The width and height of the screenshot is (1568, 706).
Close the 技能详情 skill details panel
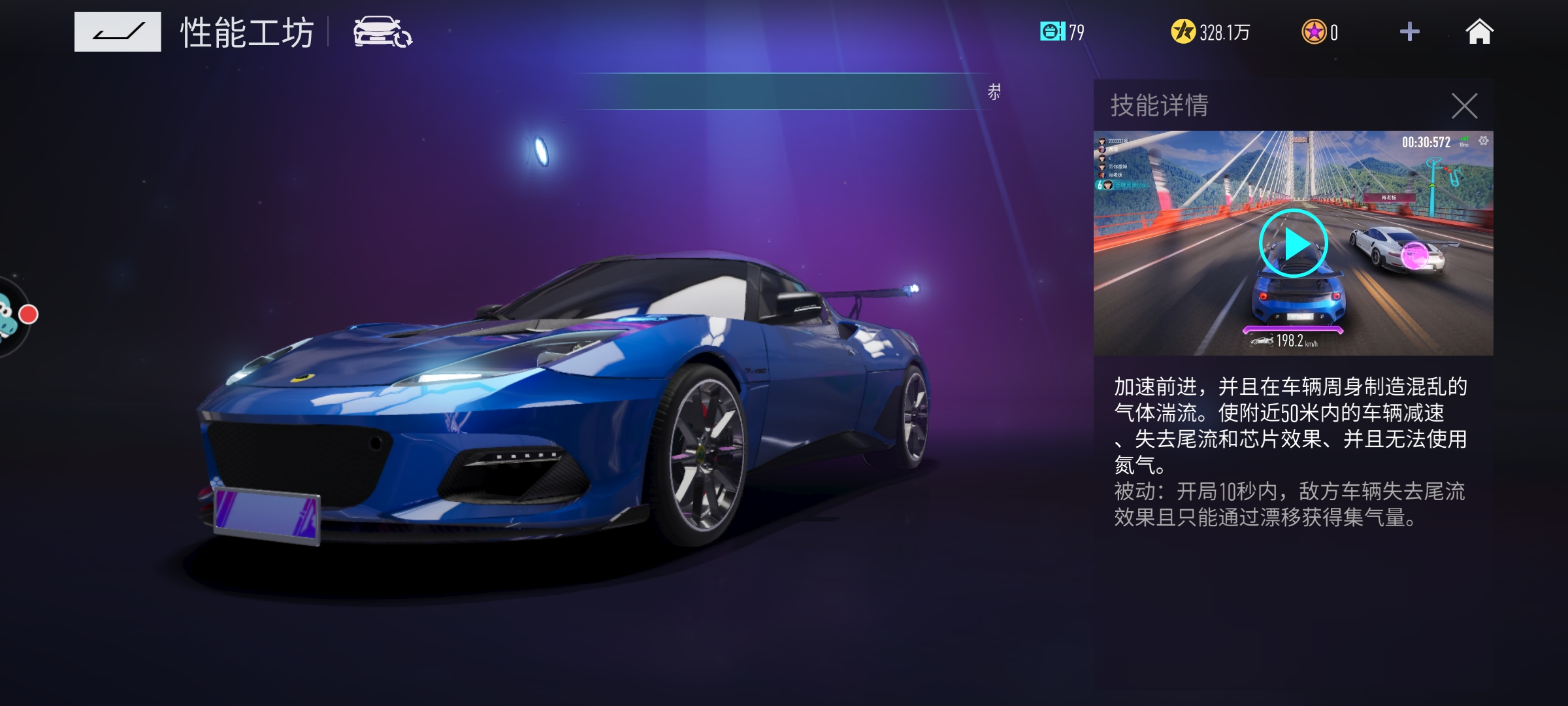1464,106
